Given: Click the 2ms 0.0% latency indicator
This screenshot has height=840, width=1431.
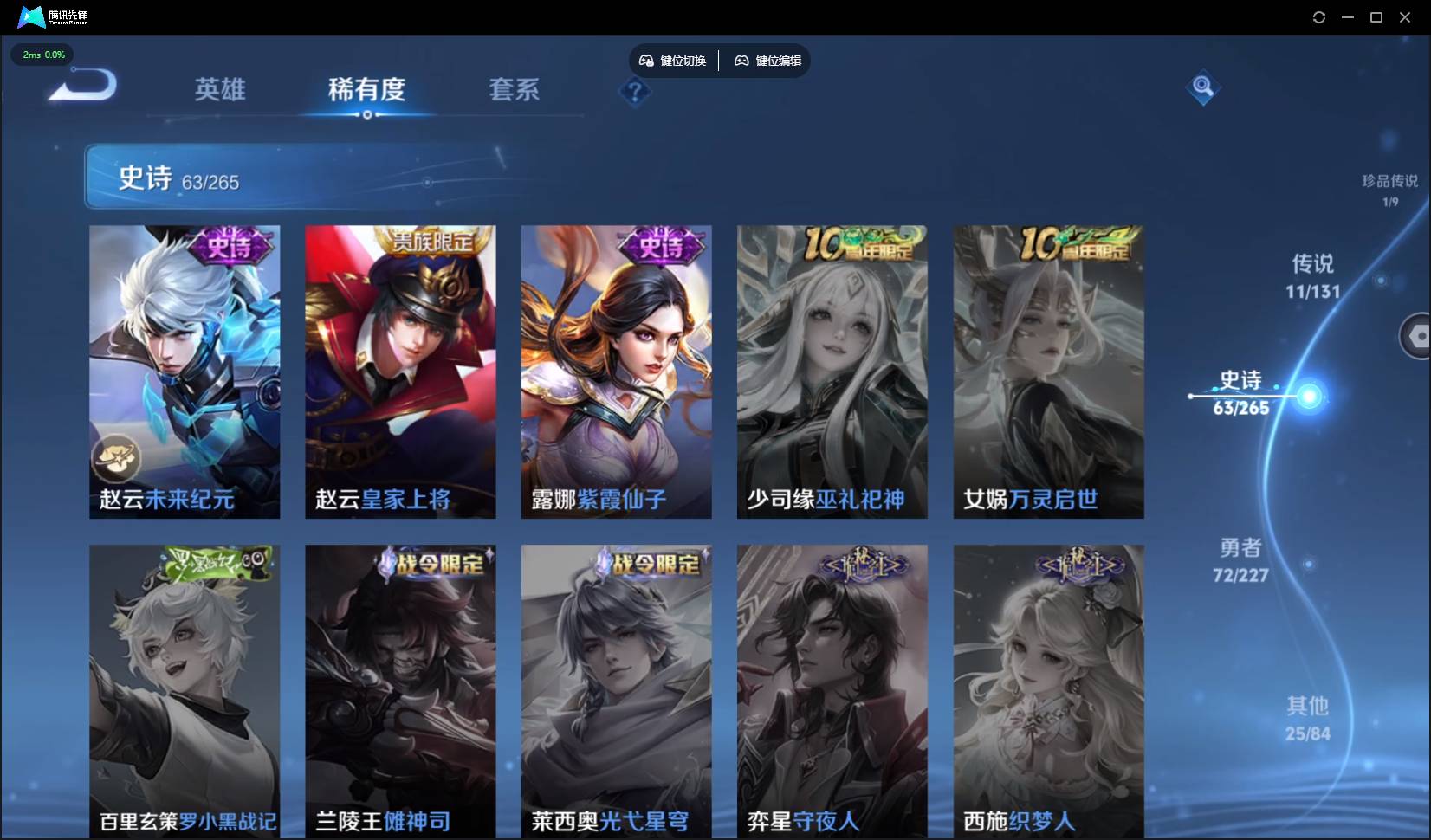Looking at the screenshot, I should click(42, 55).
